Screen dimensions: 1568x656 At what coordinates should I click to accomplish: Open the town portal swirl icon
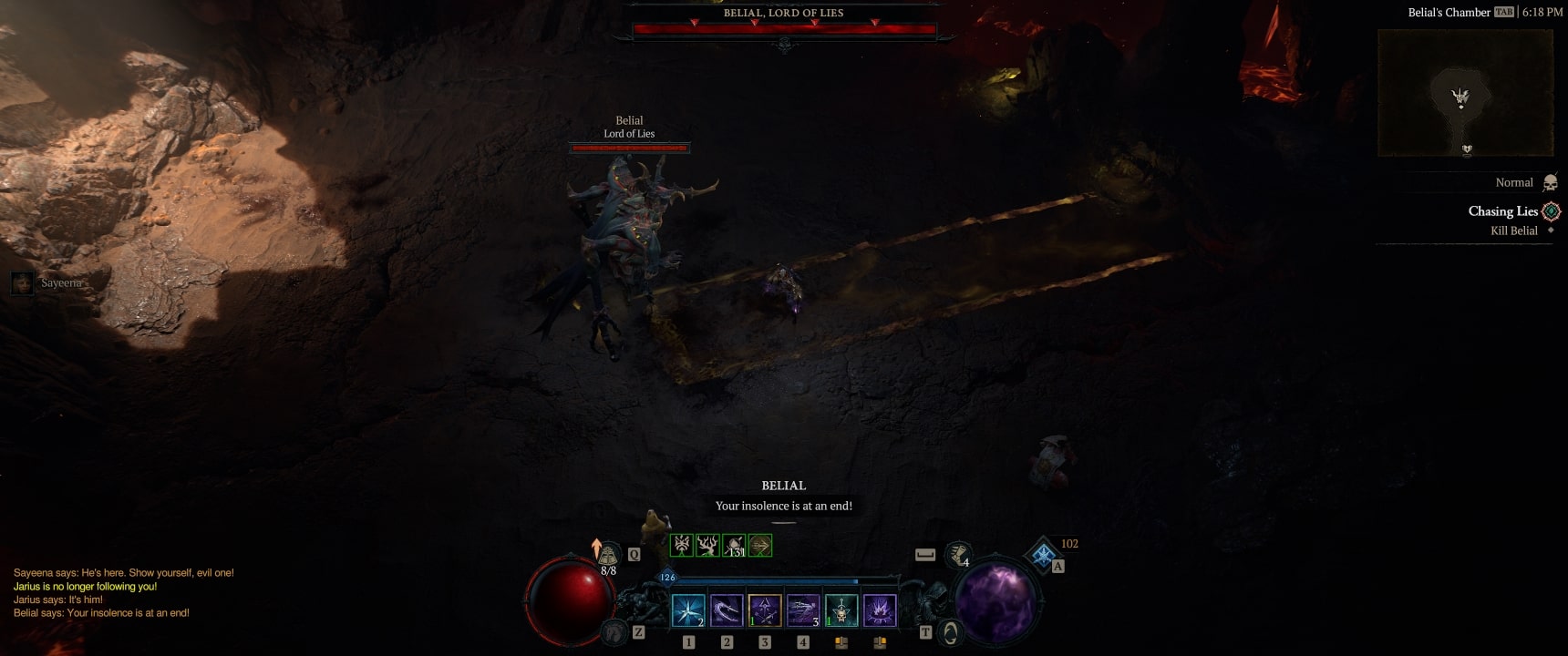point(950,631)
